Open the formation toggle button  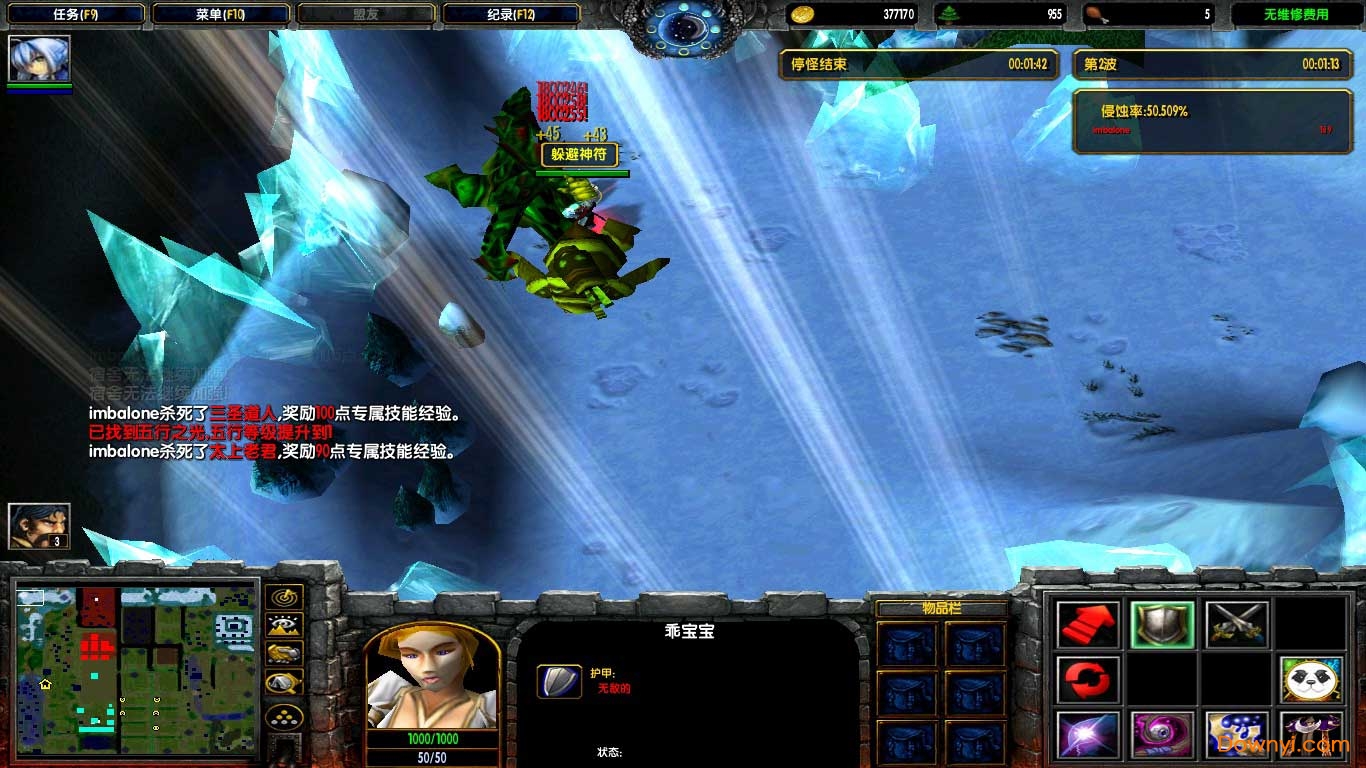pyautogui.click(x=284, y=716)
